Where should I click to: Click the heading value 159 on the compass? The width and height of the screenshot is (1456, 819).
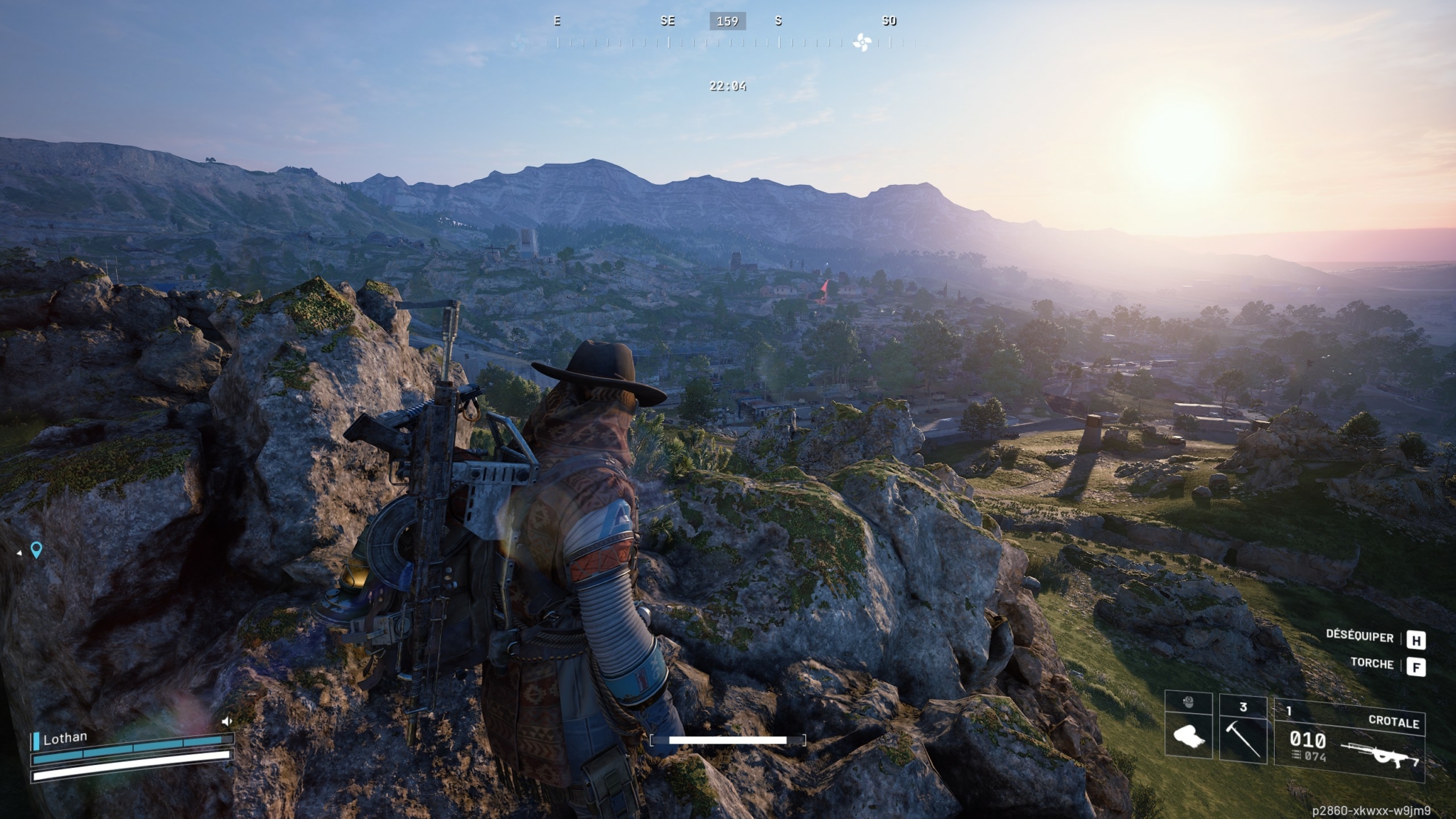point(727,21)
